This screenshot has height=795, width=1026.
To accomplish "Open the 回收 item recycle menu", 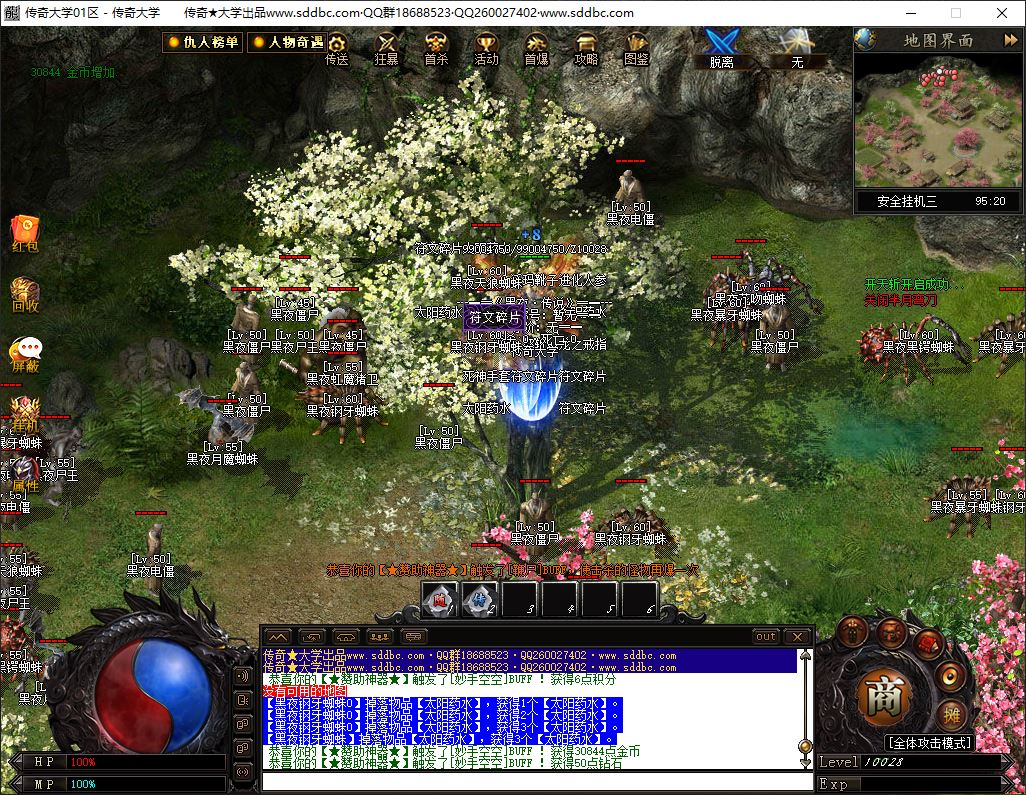I will tap(25, 296).
